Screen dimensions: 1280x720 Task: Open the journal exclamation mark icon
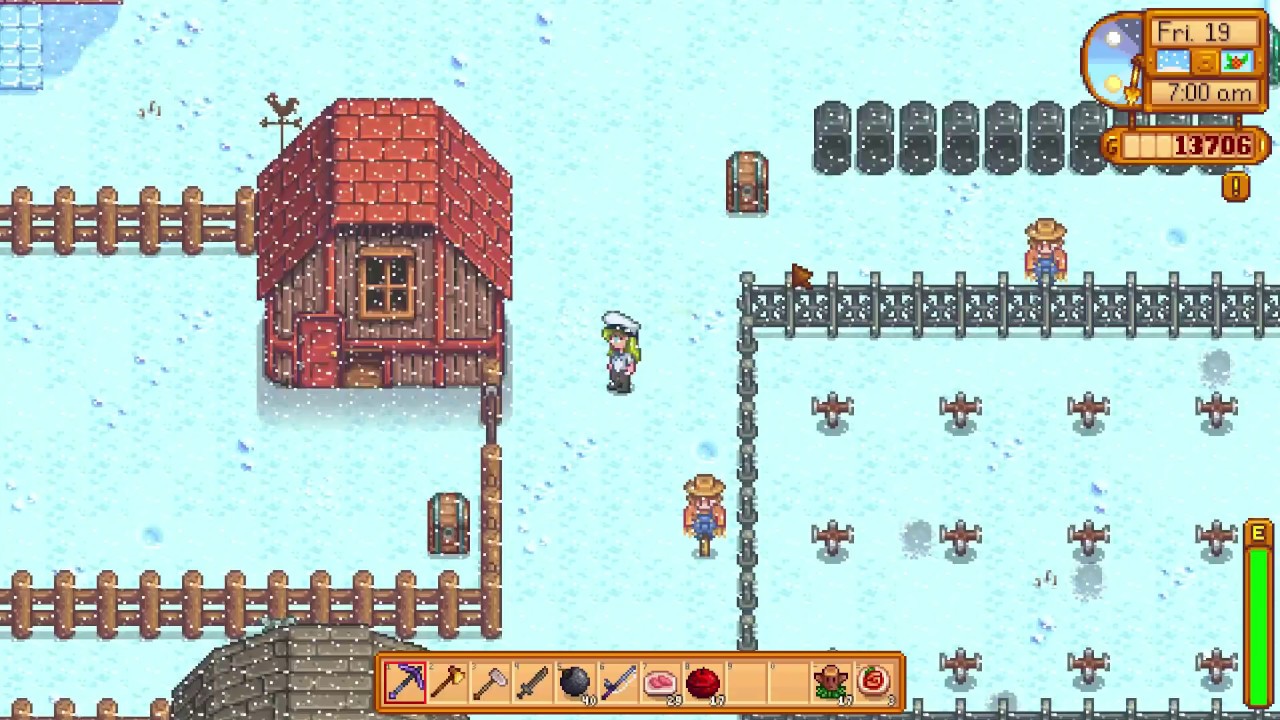(x=1236, y=187)
